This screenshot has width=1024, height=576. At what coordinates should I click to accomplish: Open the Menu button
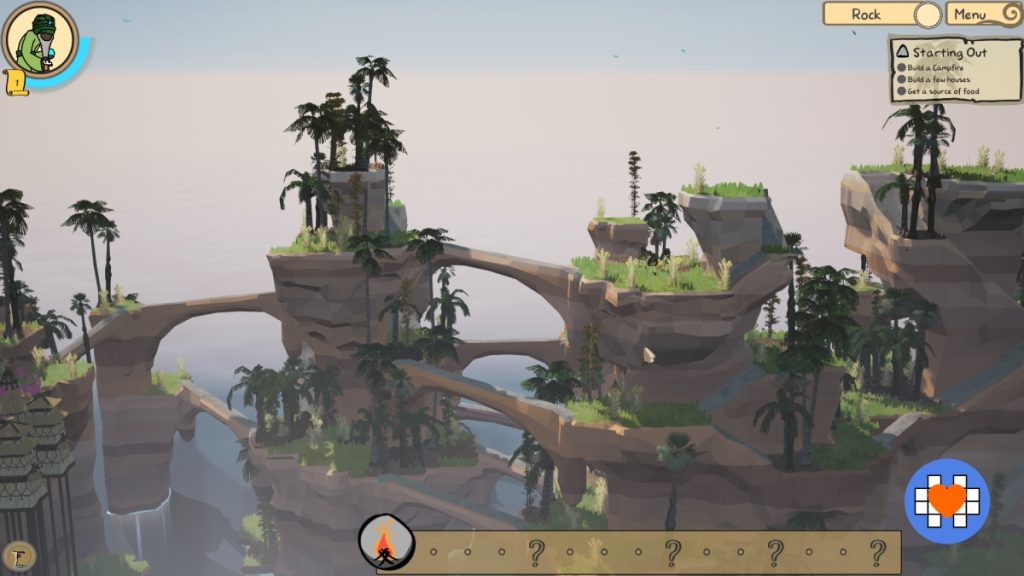pyautogui.click(x=981, y=14)
